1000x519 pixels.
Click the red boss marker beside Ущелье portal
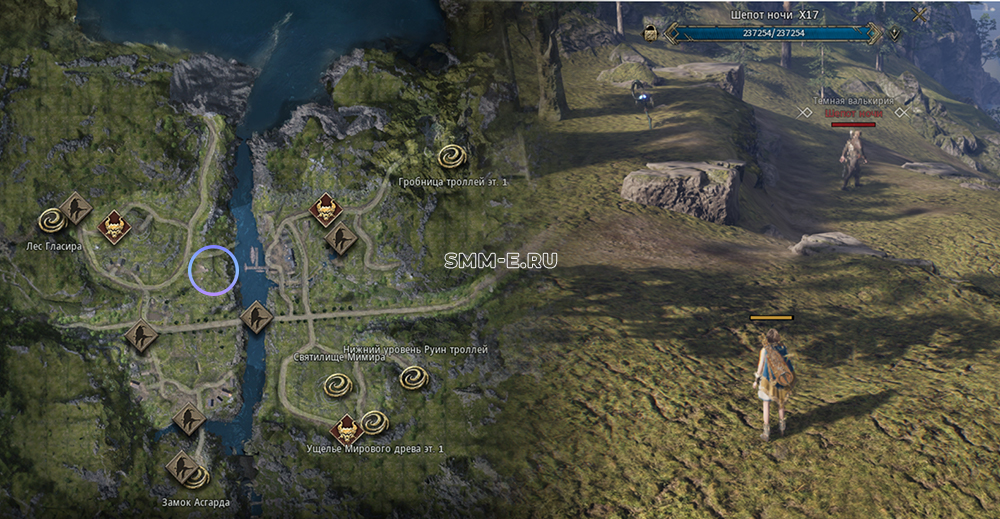pyautogui.click(x=347, y=430)
